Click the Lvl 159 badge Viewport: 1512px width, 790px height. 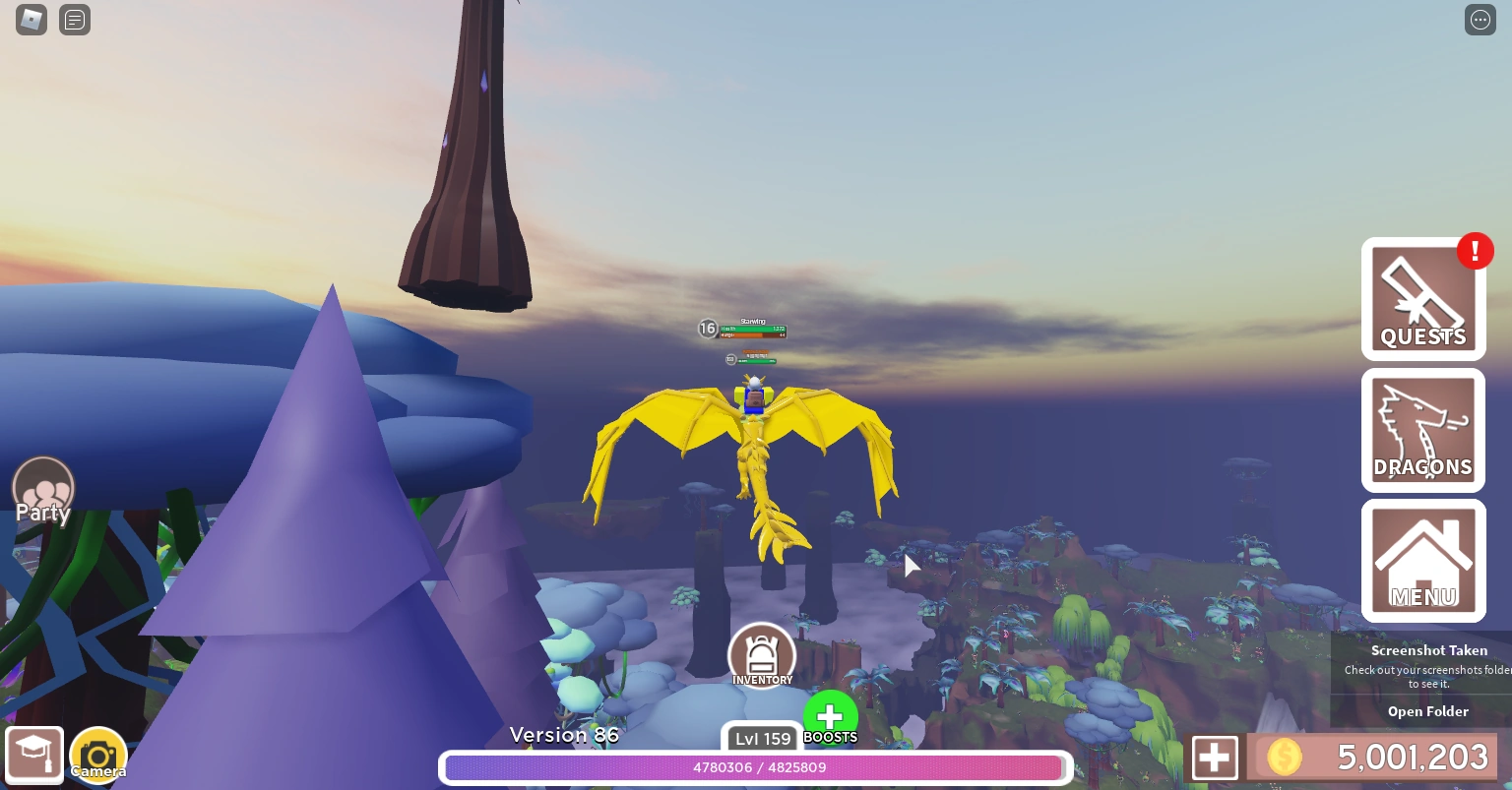pos(763,738)
